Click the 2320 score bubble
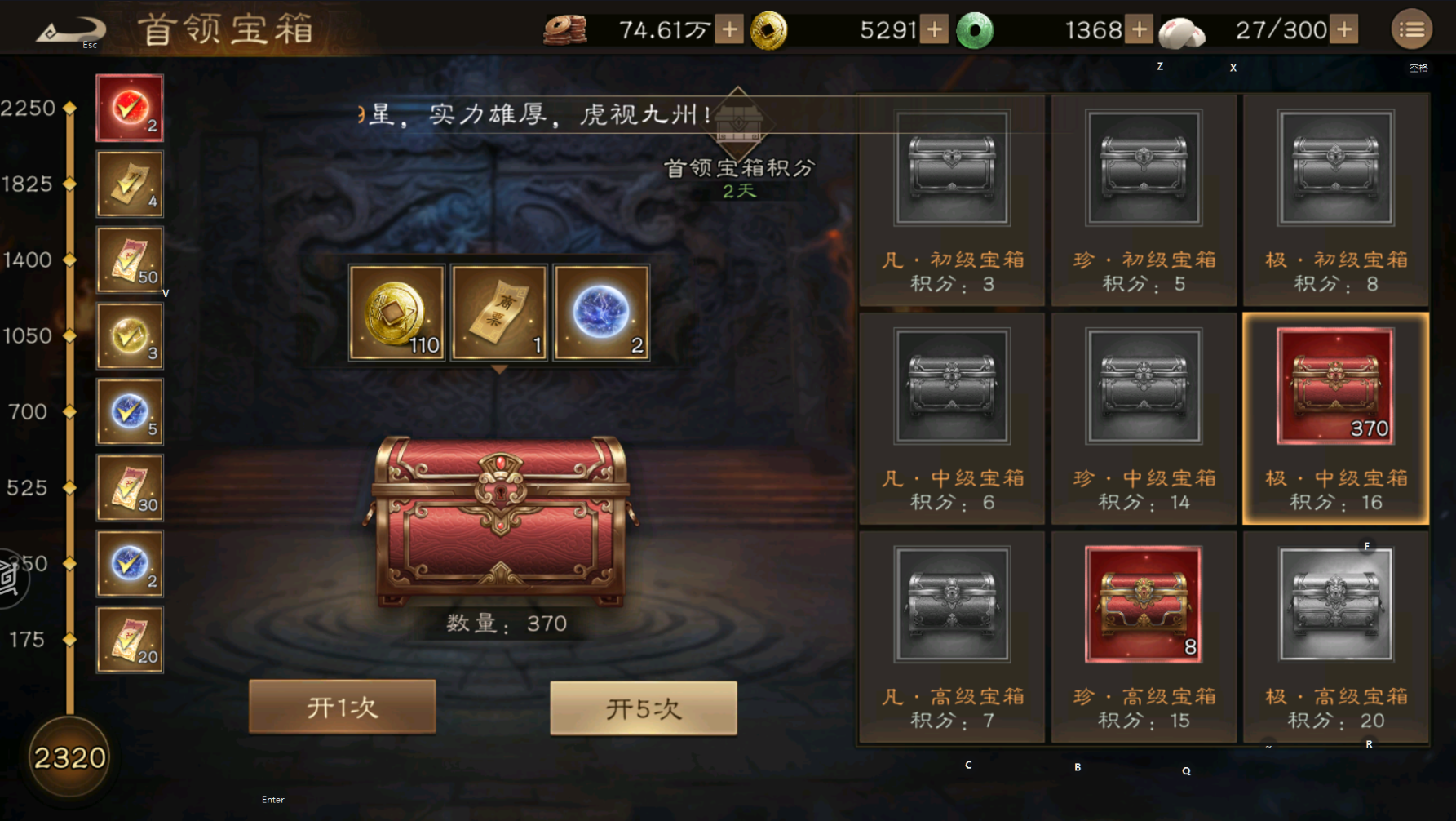1456x821 pixels. pos(69,757)
